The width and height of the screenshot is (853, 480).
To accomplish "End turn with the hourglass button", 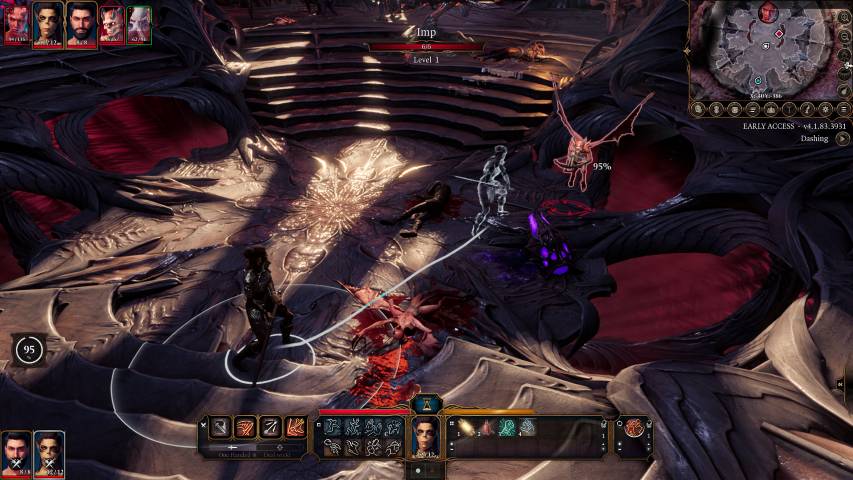I will click(x=427, y=403).
